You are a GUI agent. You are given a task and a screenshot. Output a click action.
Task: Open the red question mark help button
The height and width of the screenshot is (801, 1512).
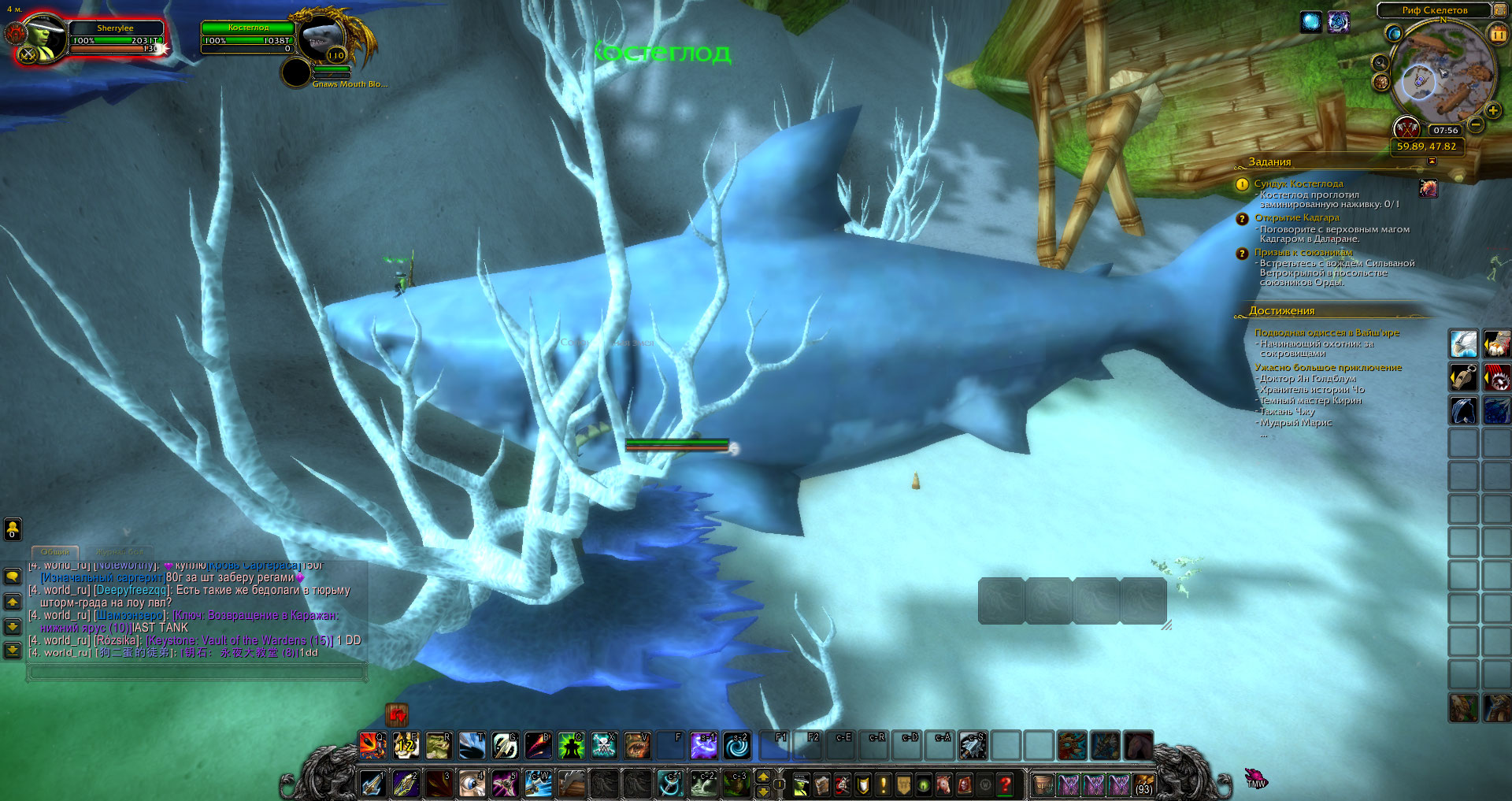coord(1005,784)
